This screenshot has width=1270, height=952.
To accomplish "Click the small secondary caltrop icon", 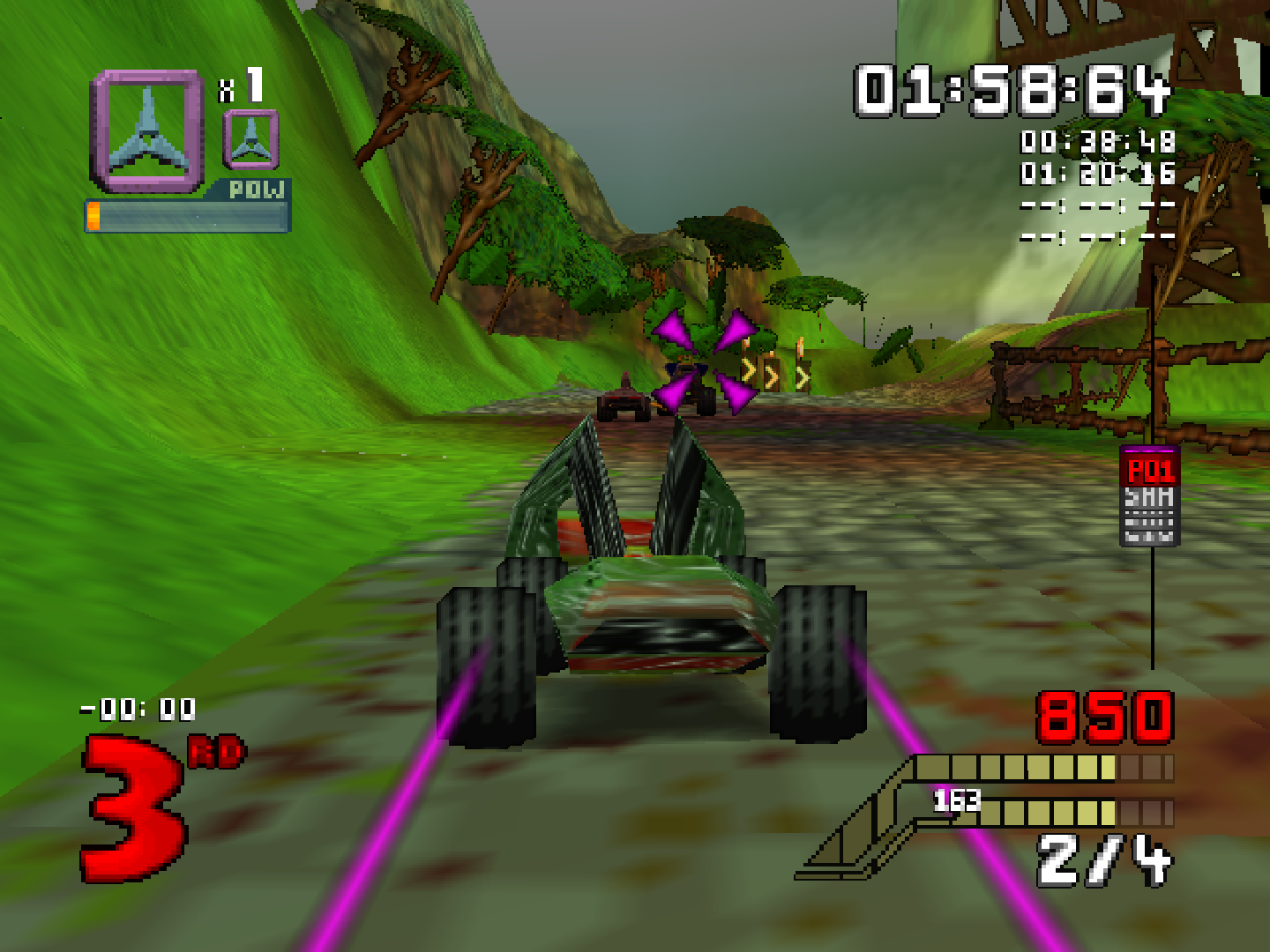I will (x=251, y=141).
